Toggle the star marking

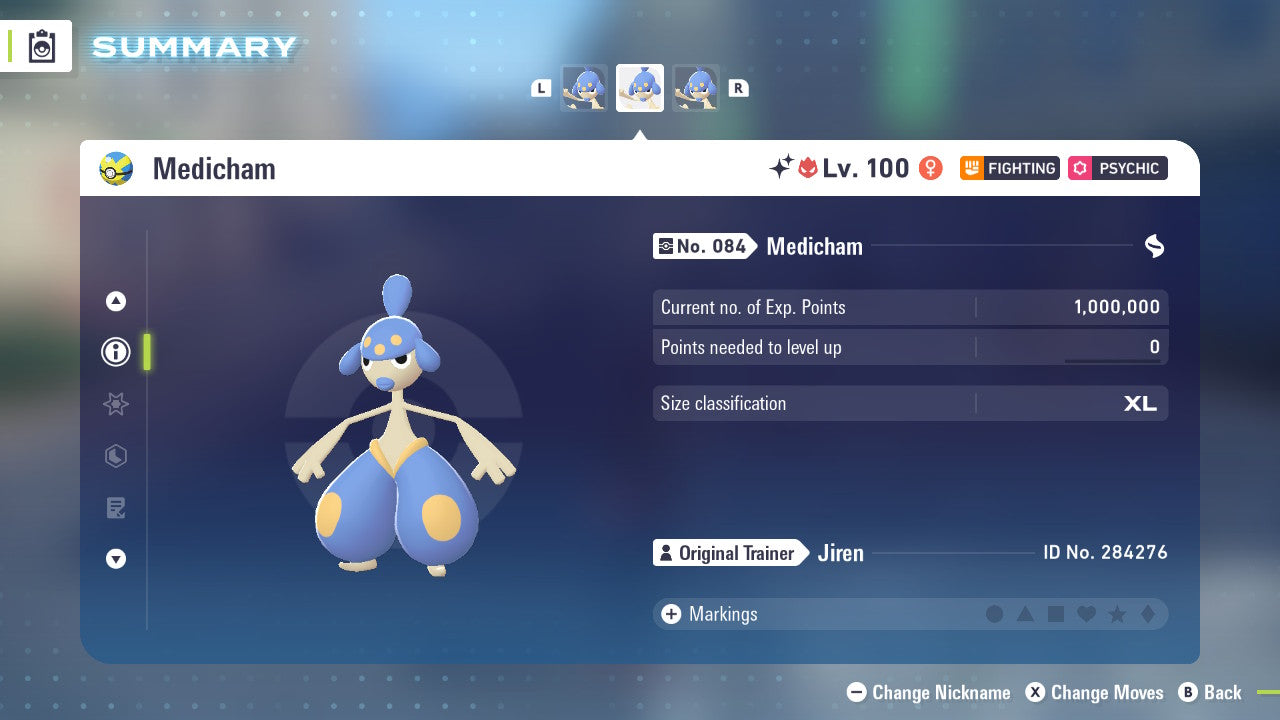coord(1116,614)
